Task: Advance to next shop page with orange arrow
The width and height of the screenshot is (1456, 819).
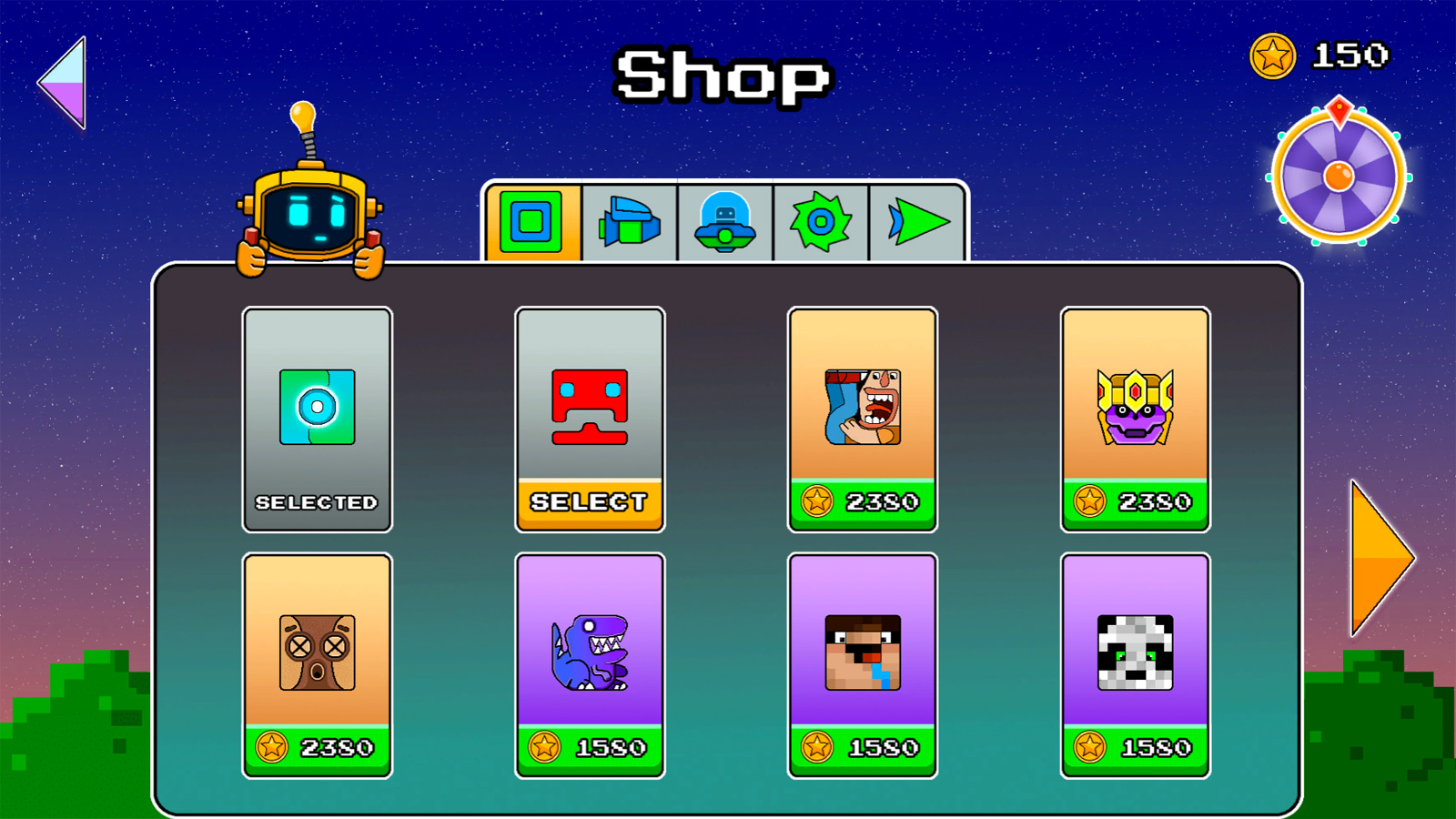Action: [x=1374, y=558]
